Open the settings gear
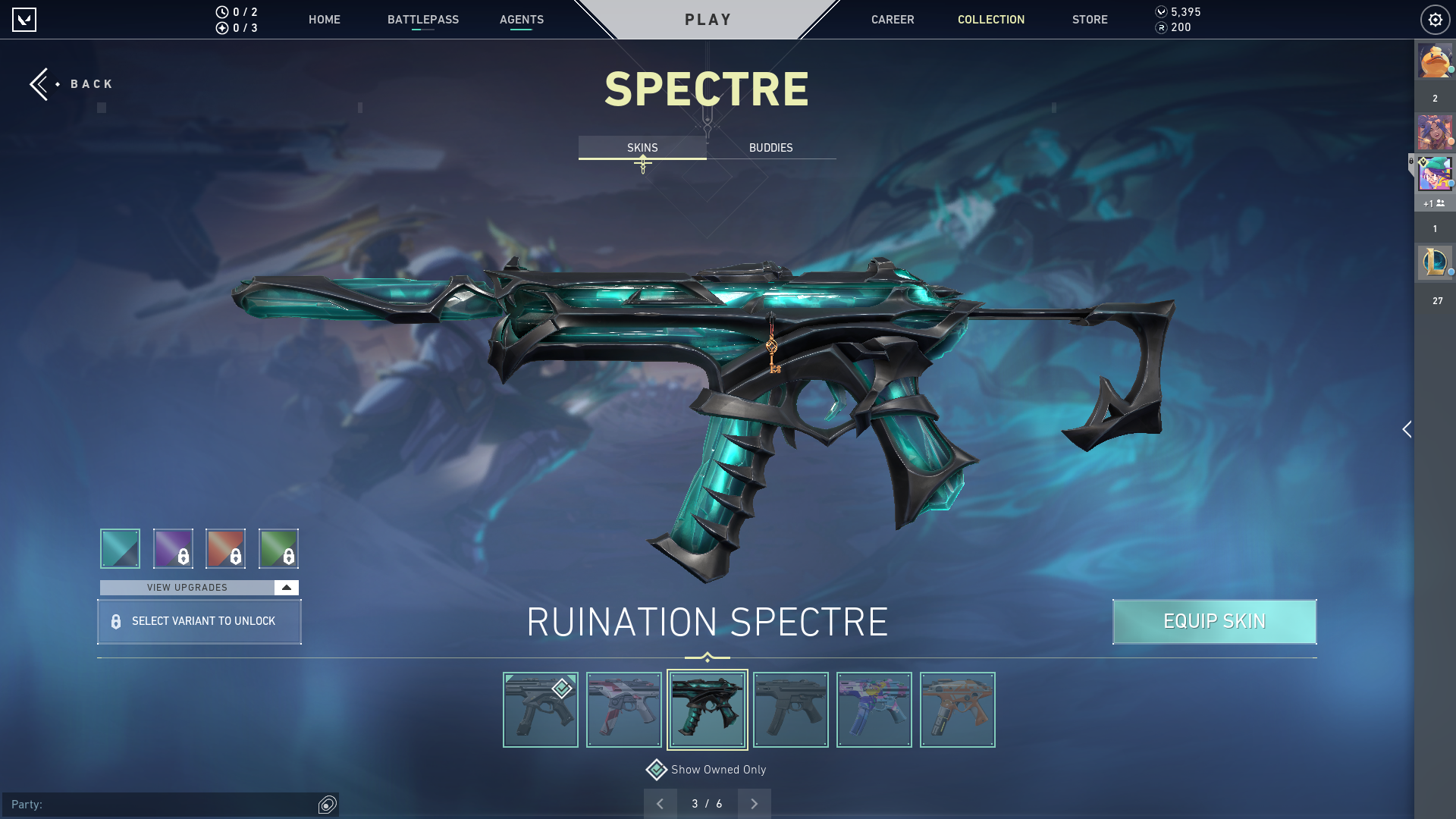1456x819 pixels. [x=1435, y=20]
